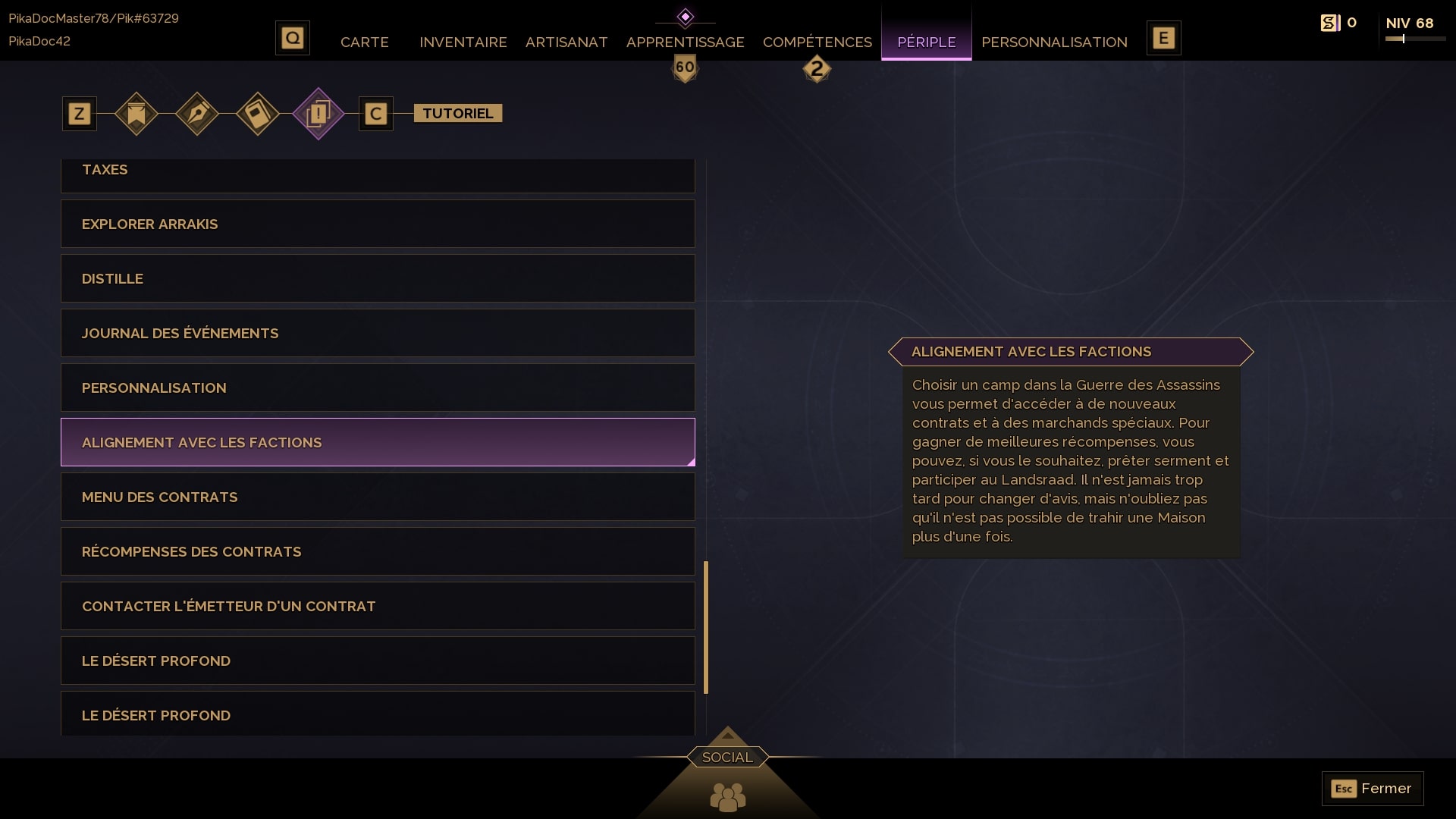
Task: Open the Personnalisation tab in the top bar
Action: pos(1054,42)
